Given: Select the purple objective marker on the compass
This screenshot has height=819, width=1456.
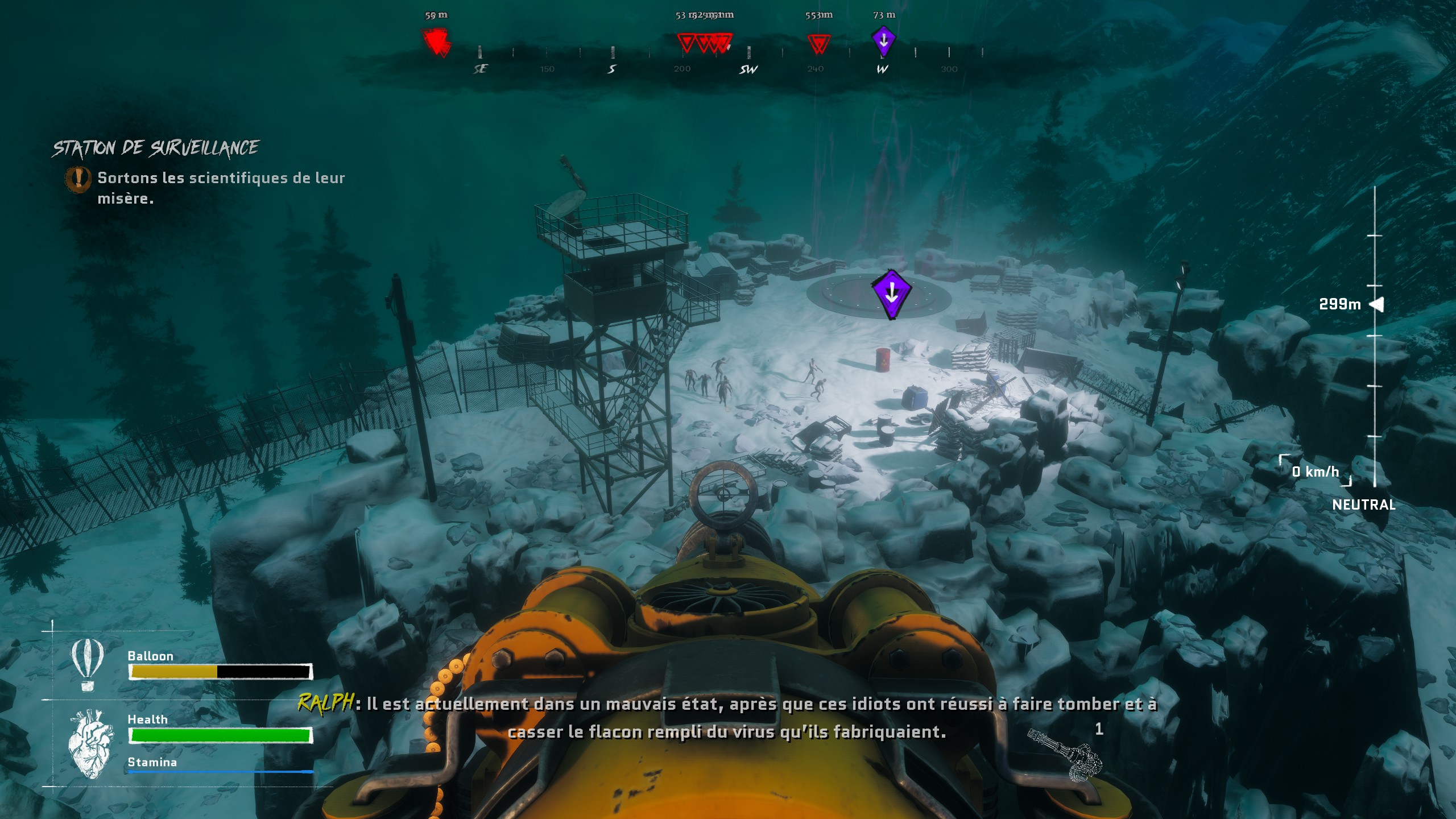Looking at the screenshot, I should 883,41.
